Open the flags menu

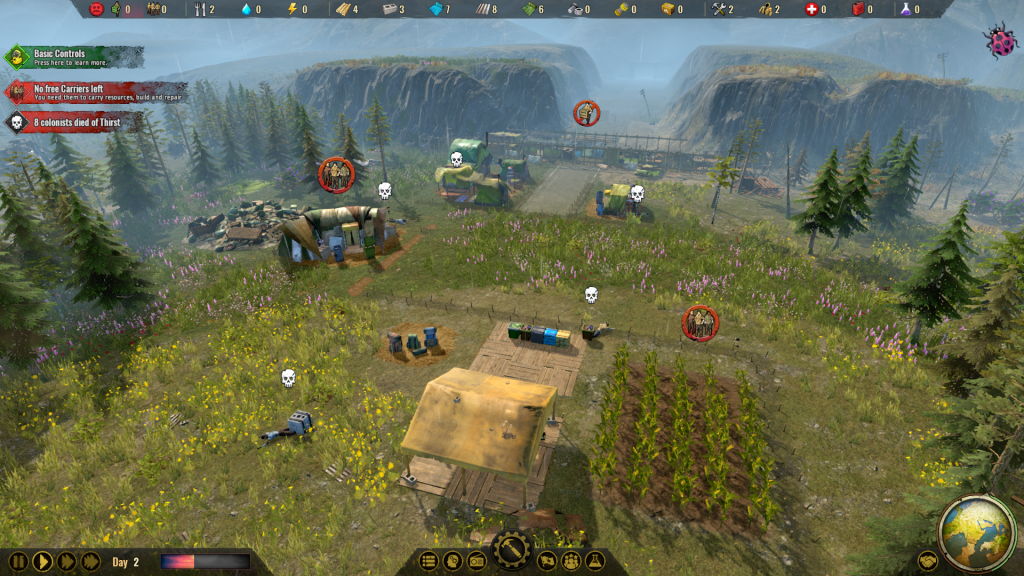click(x=547, y=561)
